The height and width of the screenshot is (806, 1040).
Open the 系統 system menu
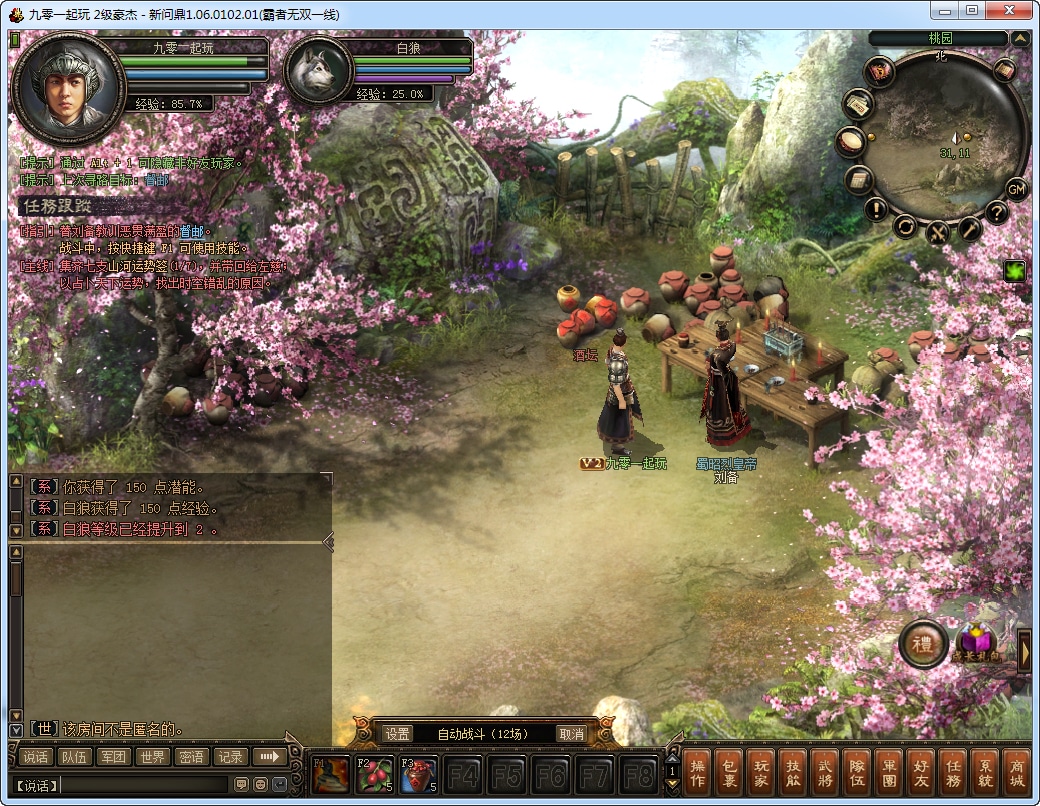985,773
